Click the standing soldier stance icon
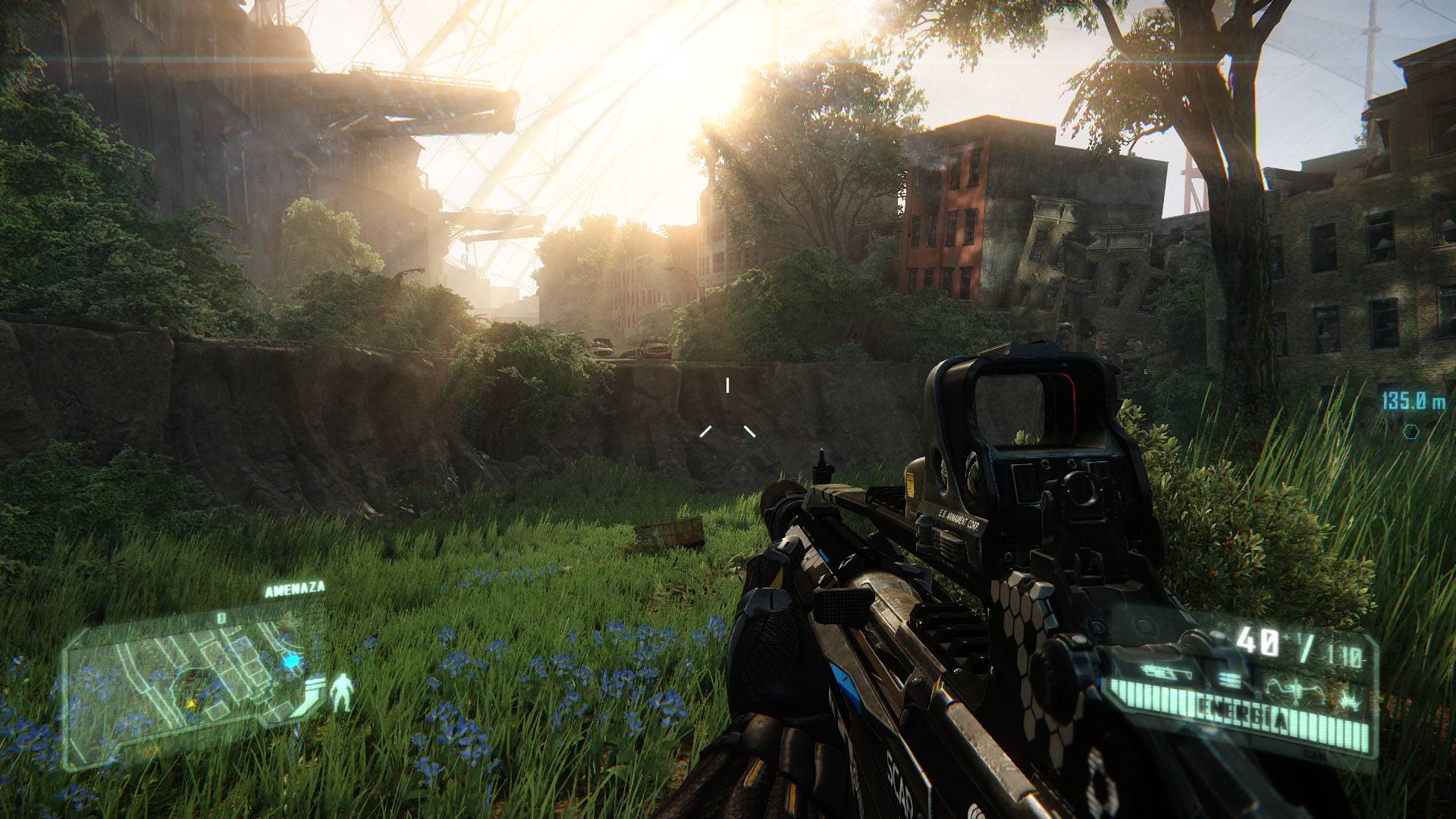 343,692
